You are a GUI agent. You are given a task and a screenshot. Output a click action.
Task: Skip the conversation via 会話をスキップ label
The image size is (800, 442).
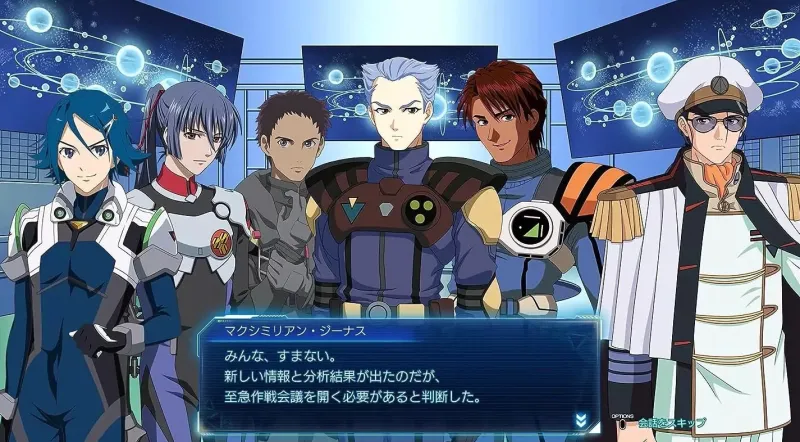671,423
